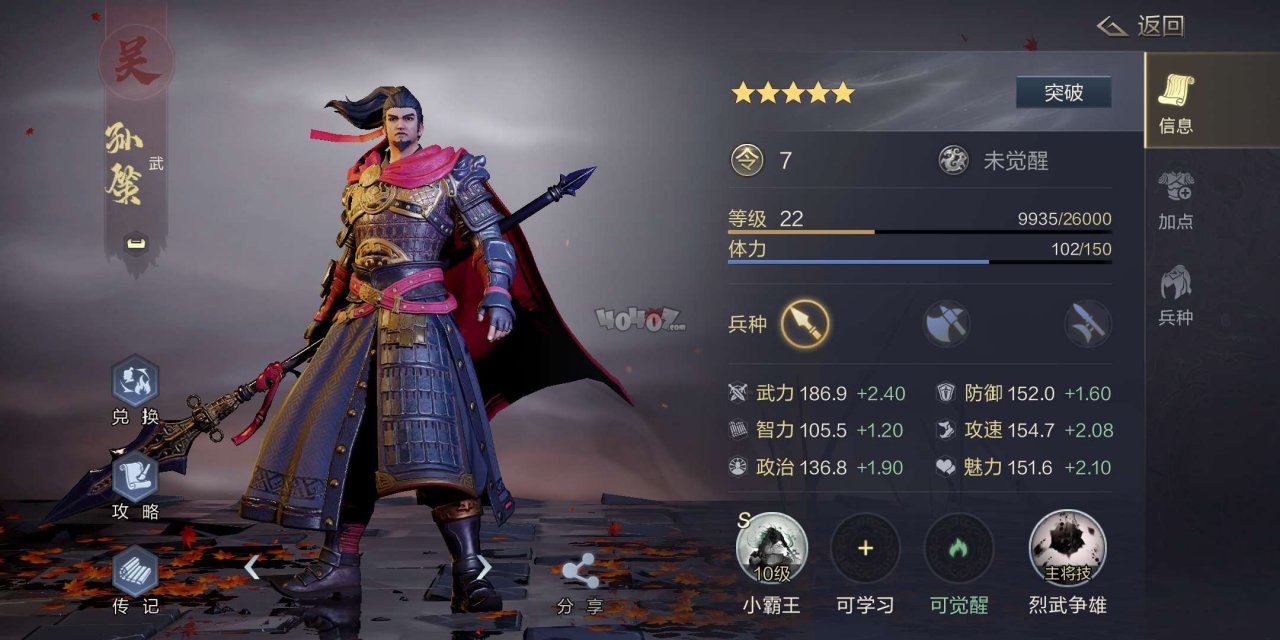Select the highlighted spear troop type icon

[x=805, y=323]
